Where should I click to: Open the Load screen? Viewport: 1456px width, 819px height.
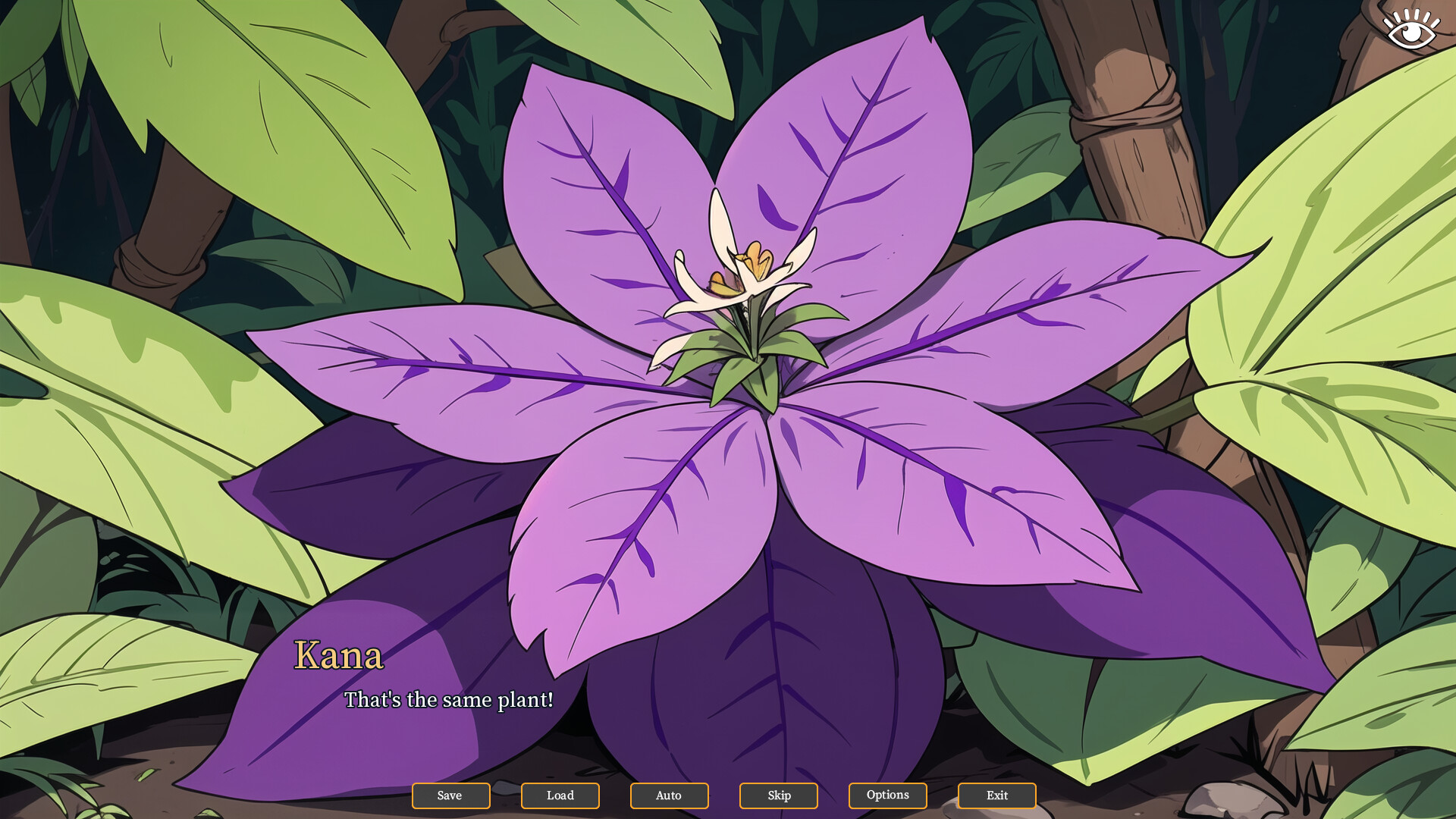[560, 795]
